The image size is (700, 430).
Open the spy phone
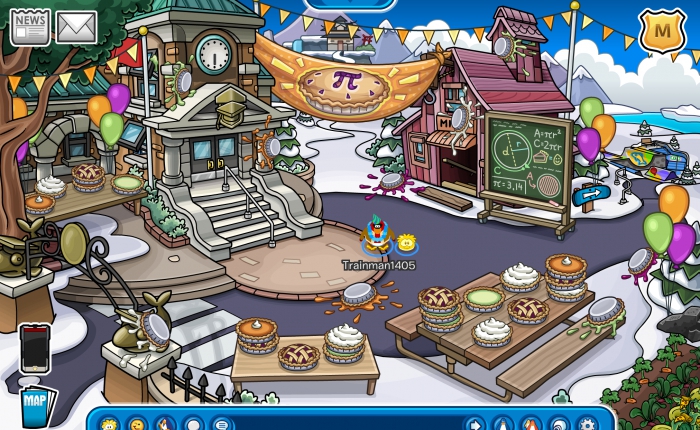click(x=34, y=347)
